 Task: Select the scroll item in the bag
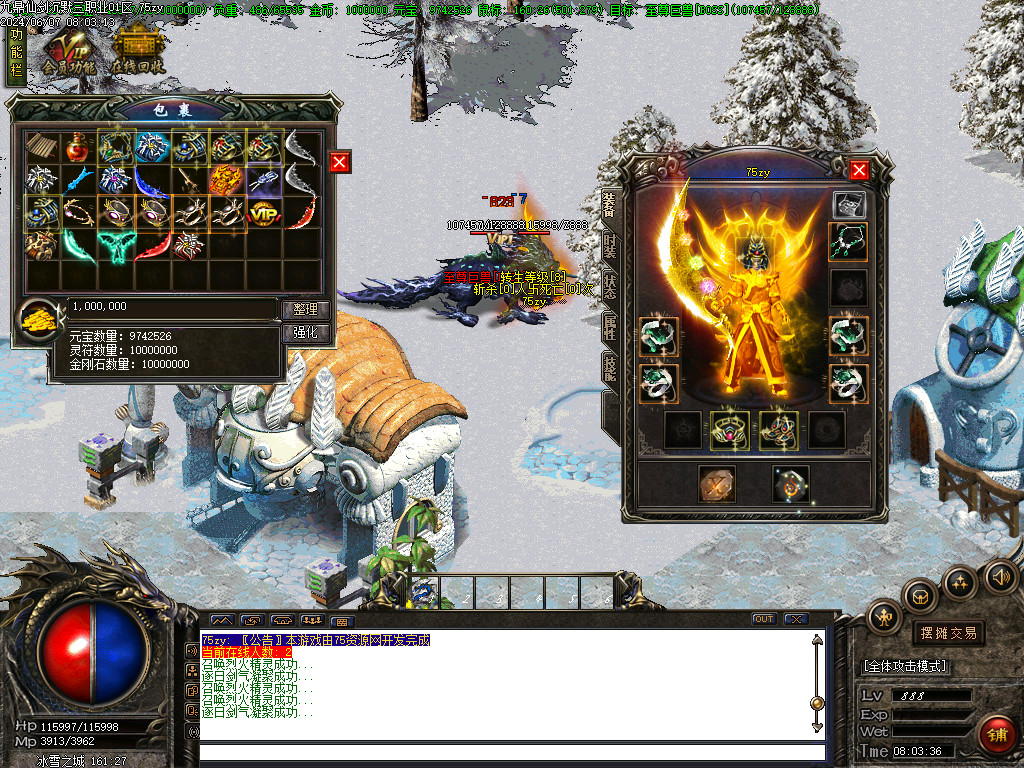click(x=42, y=147)
